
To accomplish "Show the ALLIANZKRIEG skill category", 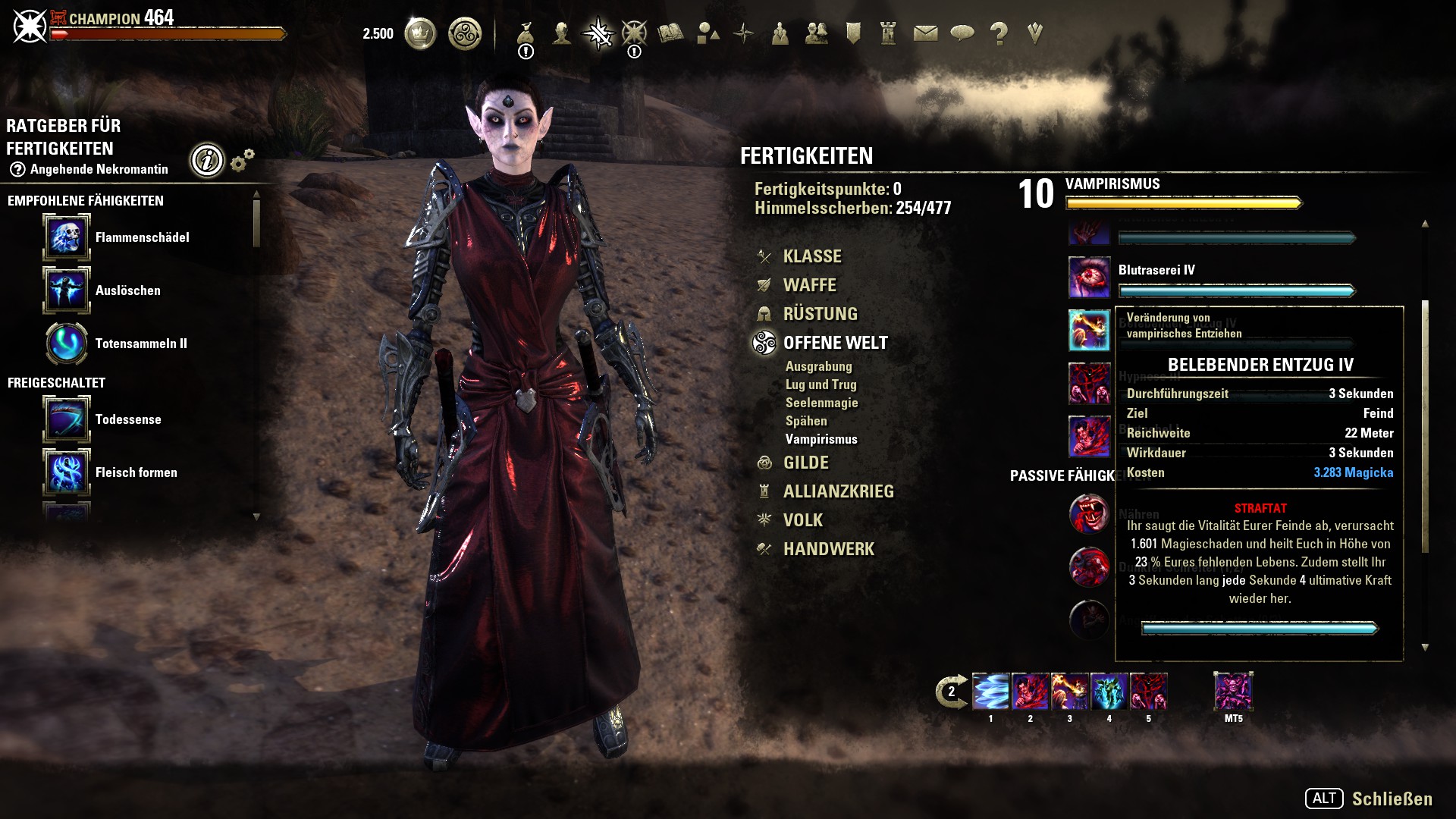I will click(838, 491).
